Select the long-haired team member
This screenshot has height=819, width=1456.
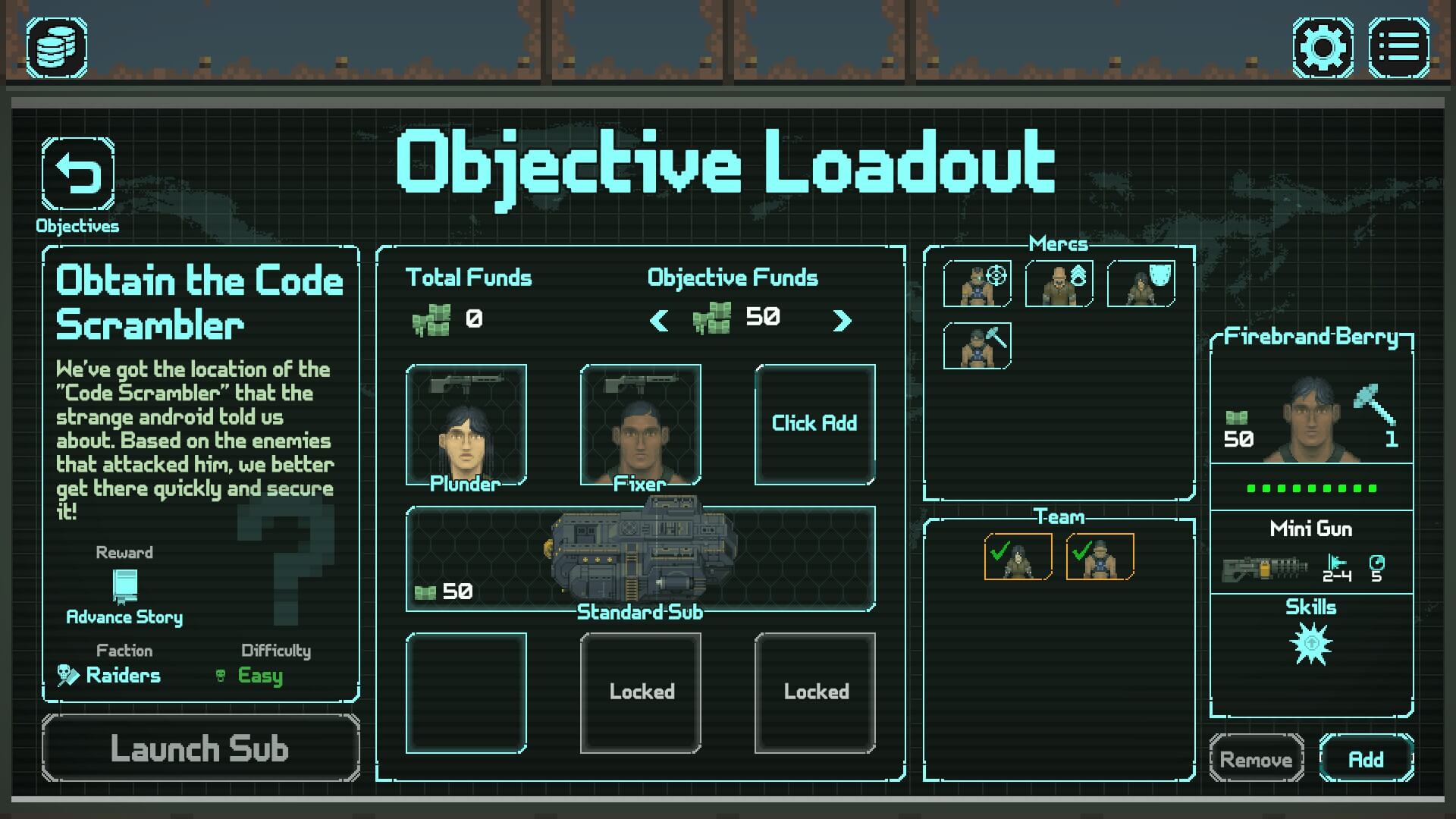[x=1018, y=557]
